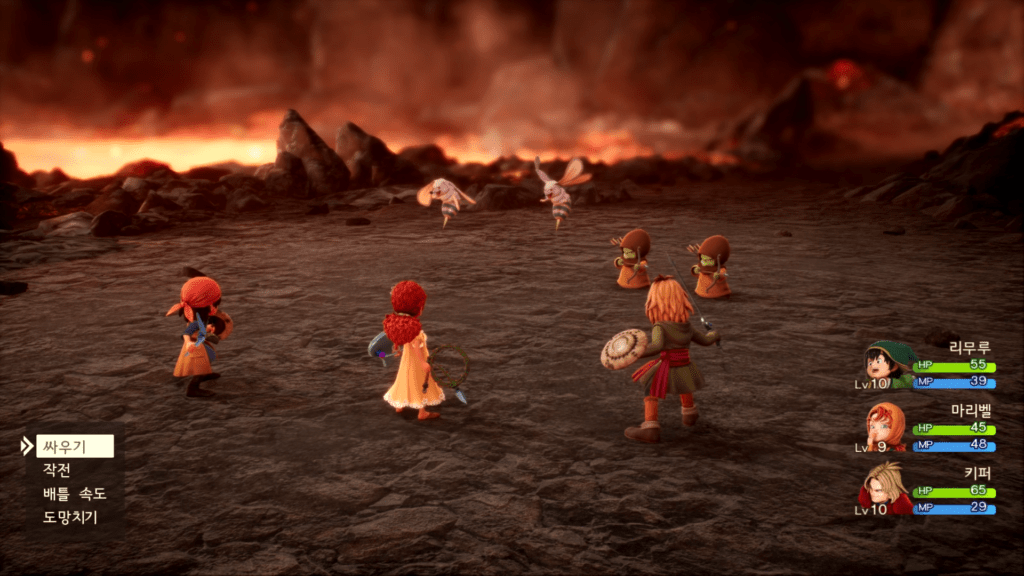Viewport: 1024px width, 576px height.
Task: Select 리무루's party portrait
Action: (887, 364)
